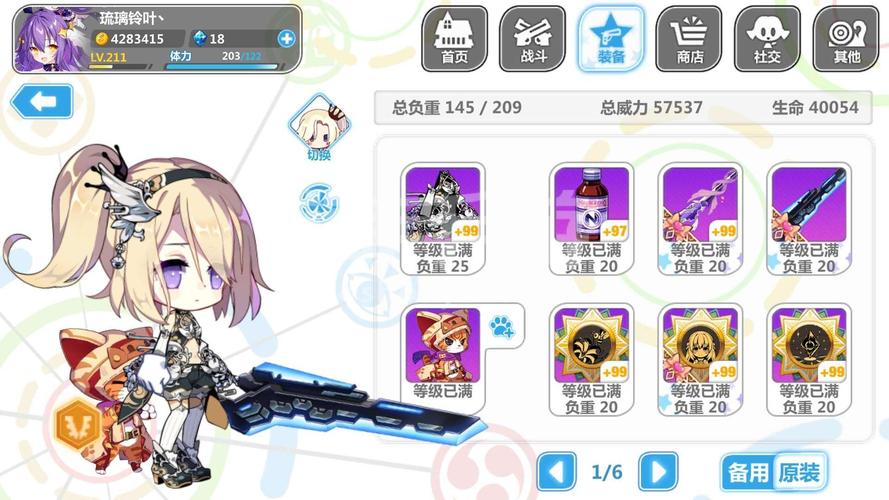Click the blue back arrow button
This screenshot has width=889, height=500.
tap(41, 101)
